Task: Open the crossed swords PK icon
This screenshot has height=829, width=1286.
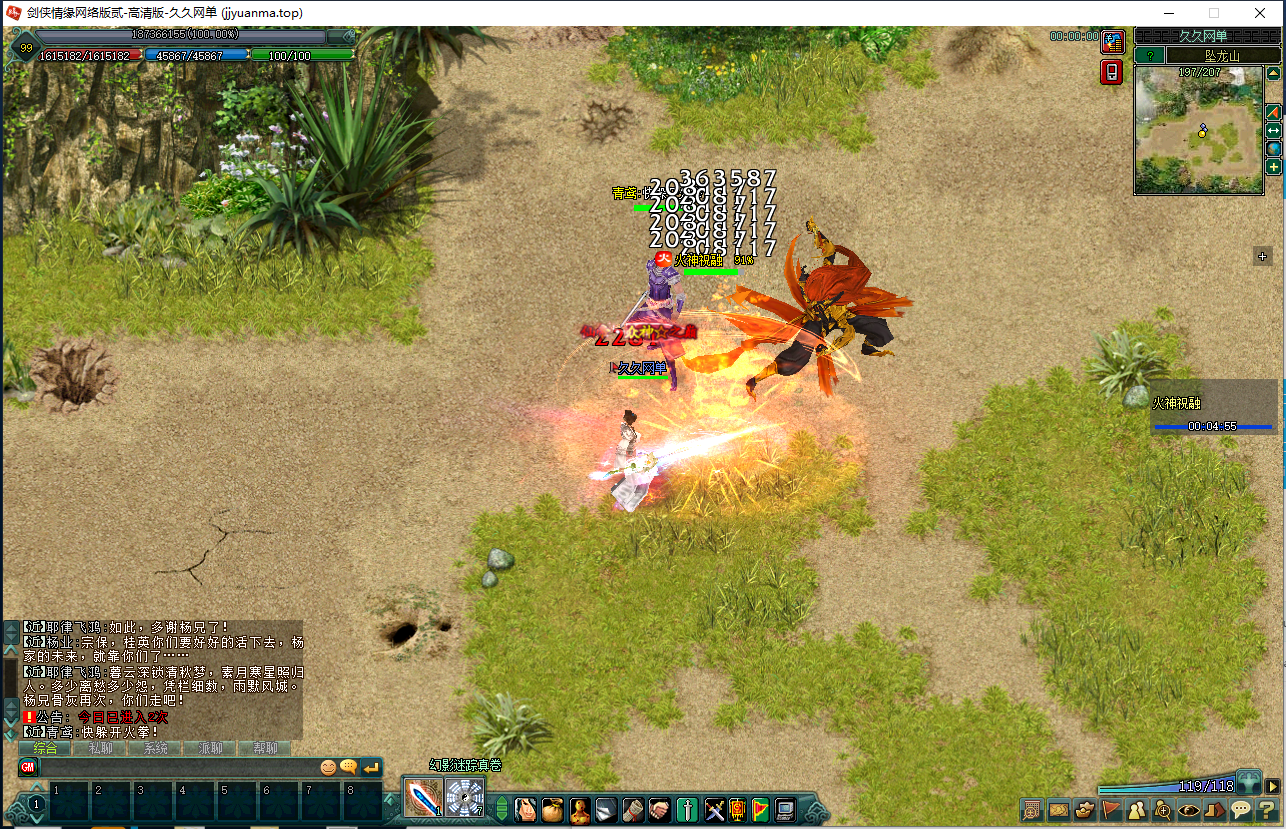Action: tap(714, 809)
